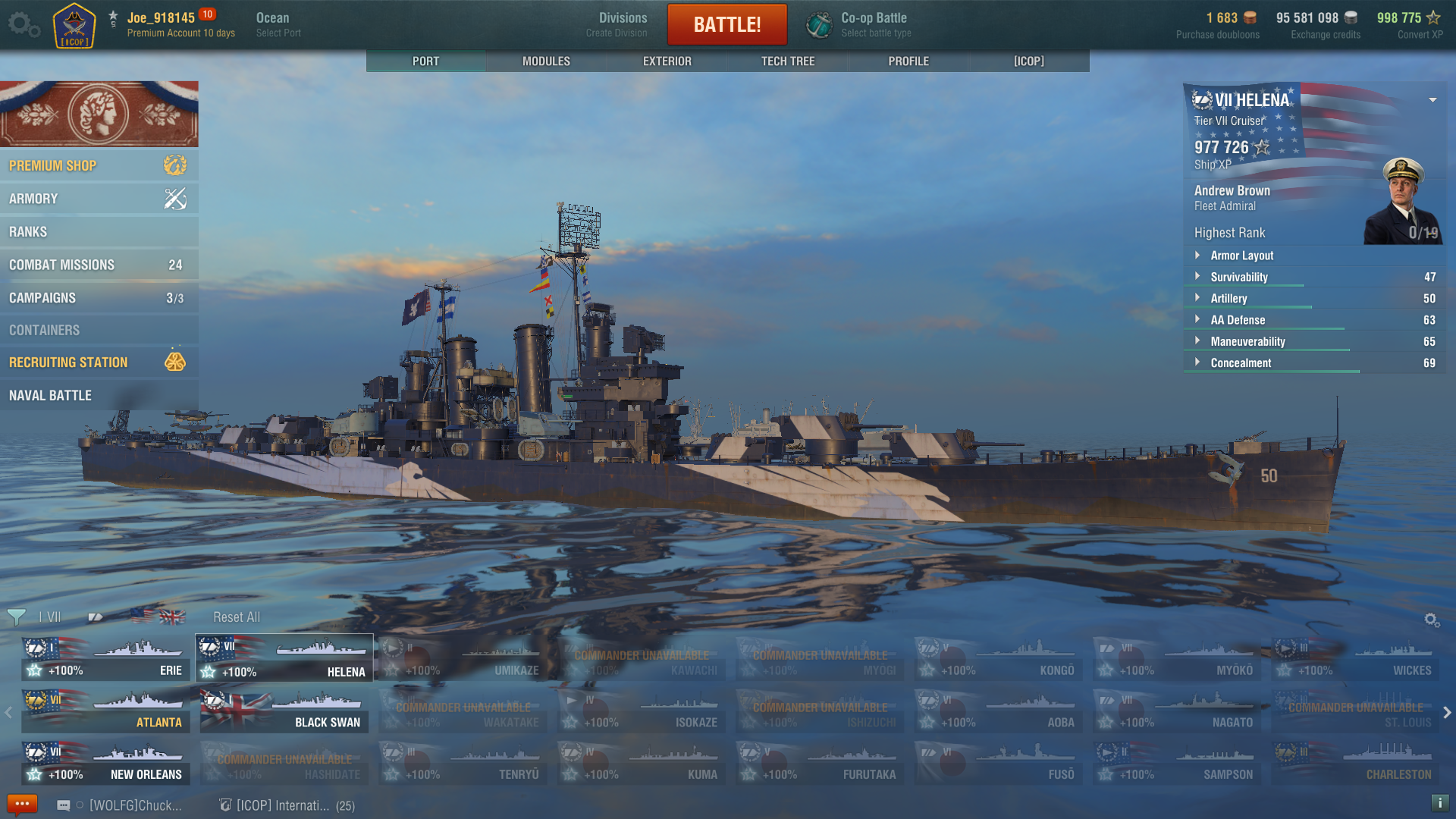This screenshot has height=819, width=1456.
Task: Open the chat button at bottom left
Action: pos(21,804)
